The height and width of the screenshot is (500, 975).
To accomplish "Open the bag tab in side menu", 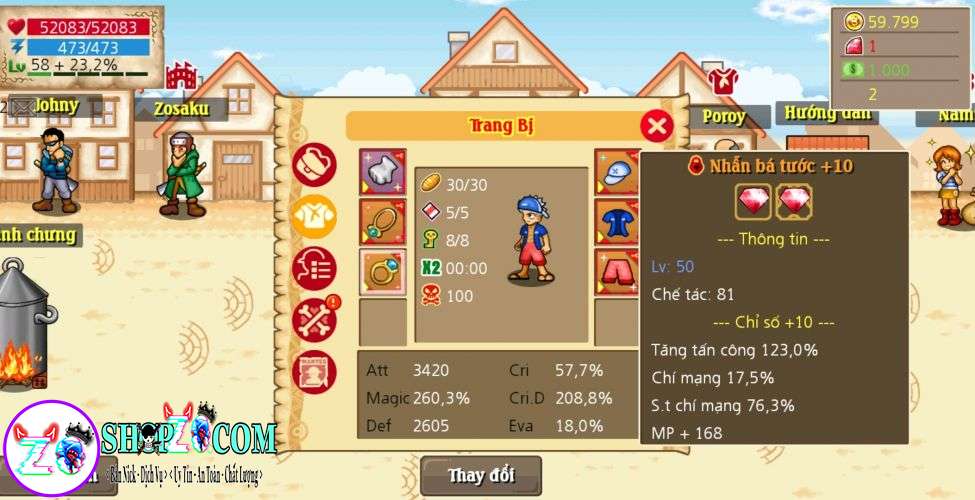I will [x=314, y=165].
